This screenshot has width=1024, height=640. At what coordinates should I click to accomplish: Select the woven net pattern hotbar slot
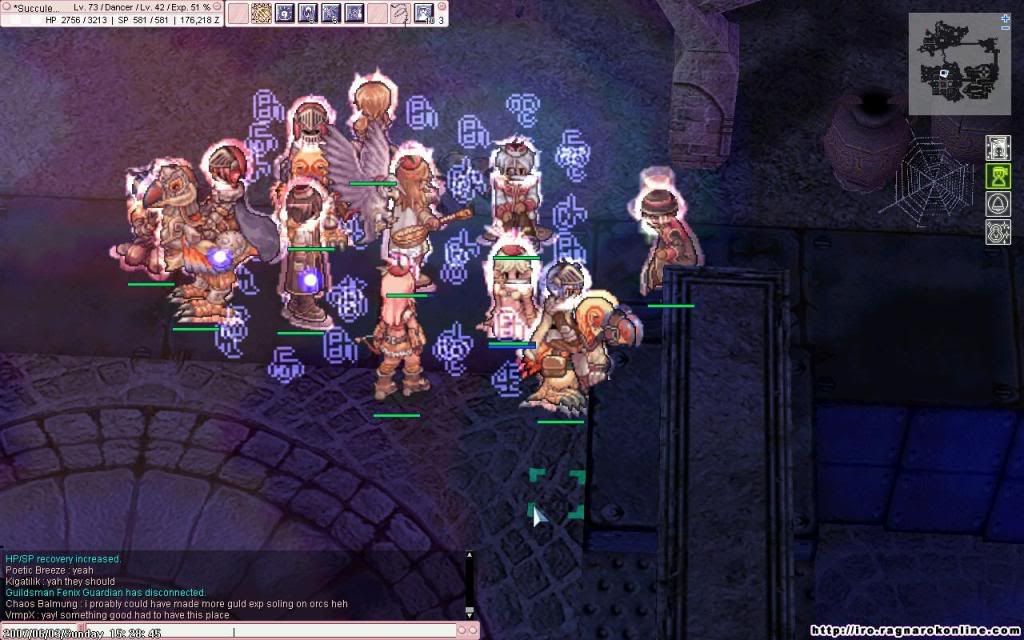pyautogui.click(x=261, y=13)
